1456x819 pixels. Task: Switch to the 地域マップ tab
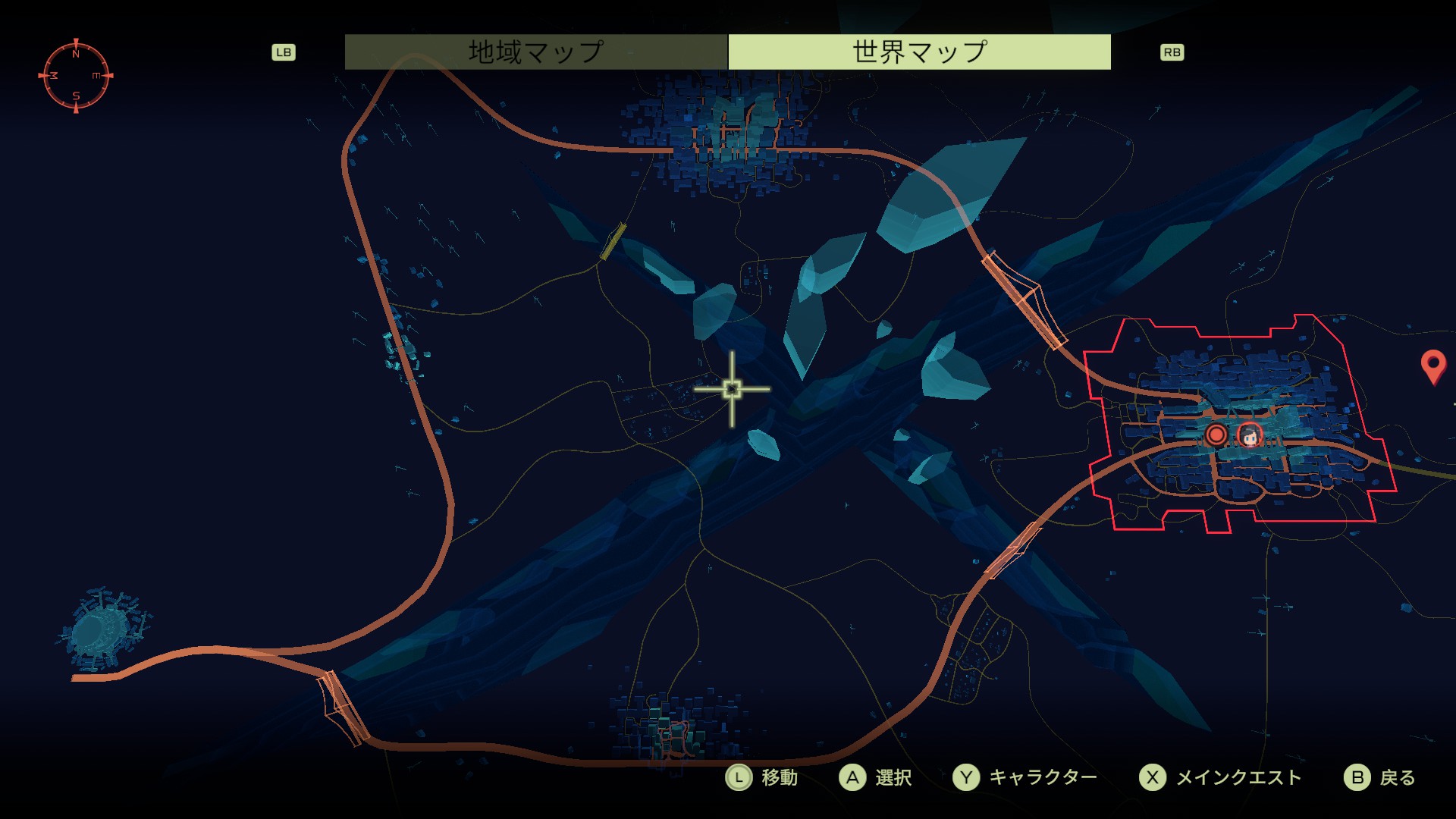pyautogui.click(x=535, y=51)
